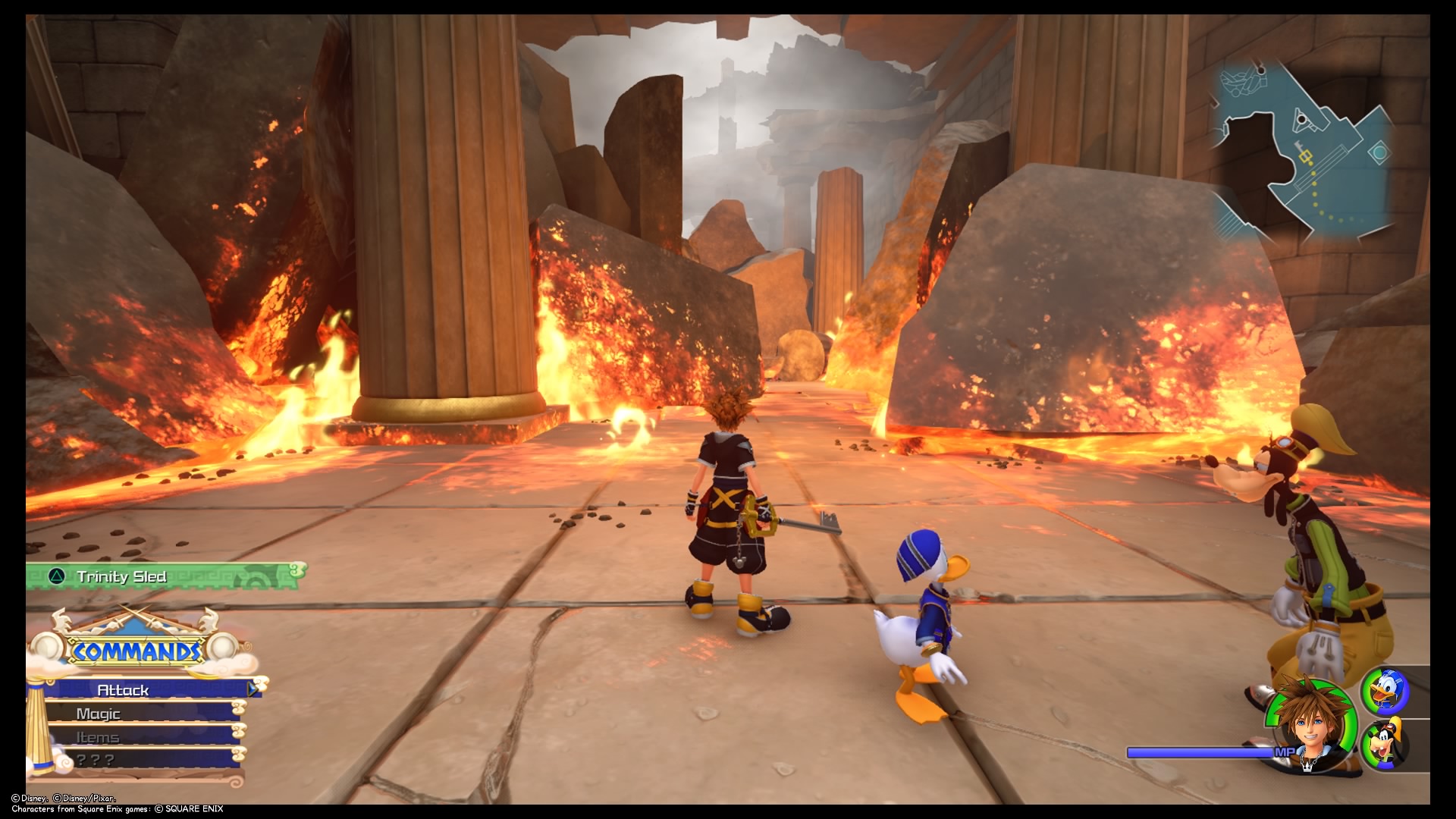The width and height of the screenshot is (1456, 819).
Task: Highlight the Attack command in the menu
Action: click(x=124, y=689)
